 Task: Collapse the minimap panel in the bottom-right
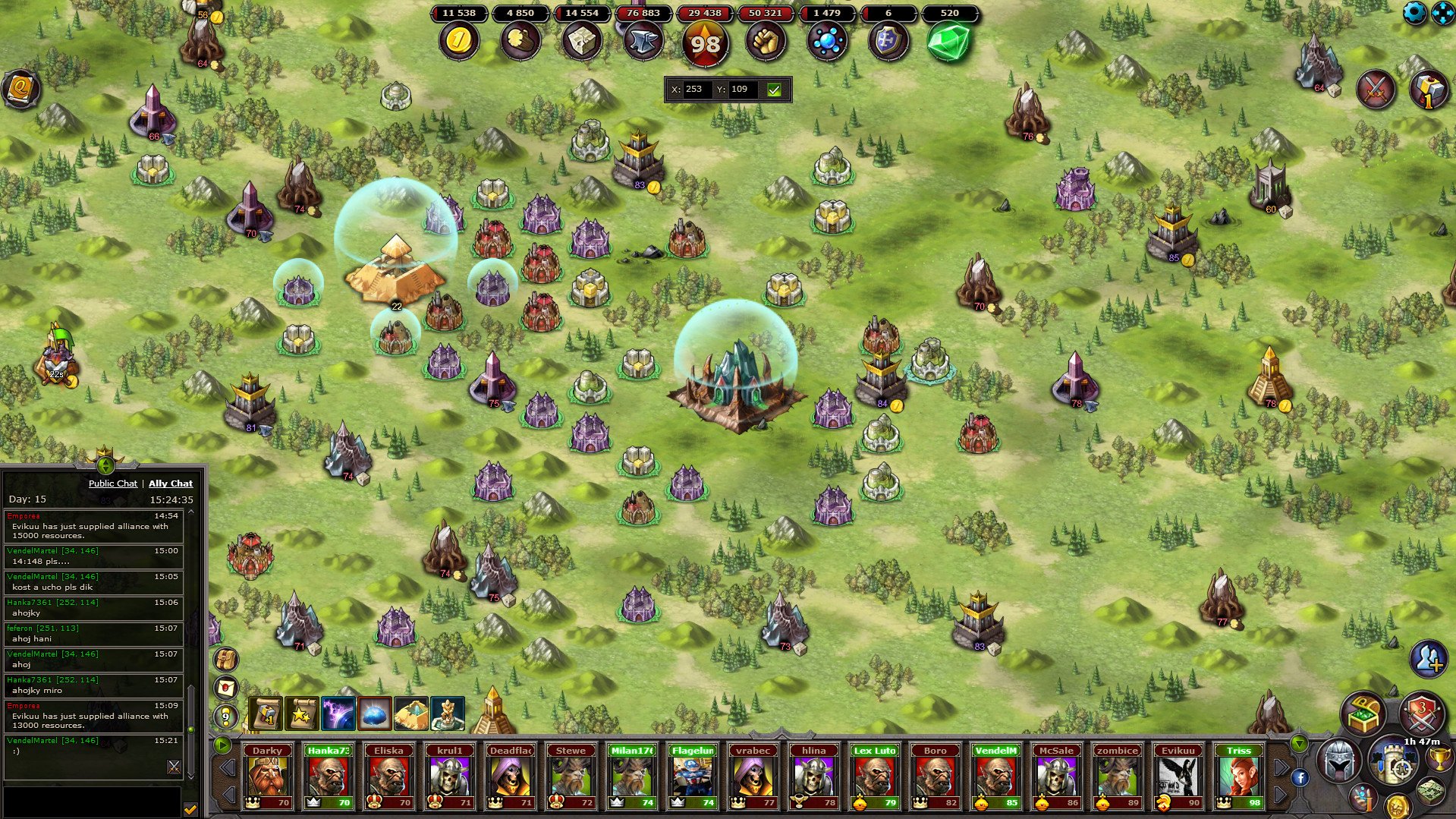click(1299, 743)
